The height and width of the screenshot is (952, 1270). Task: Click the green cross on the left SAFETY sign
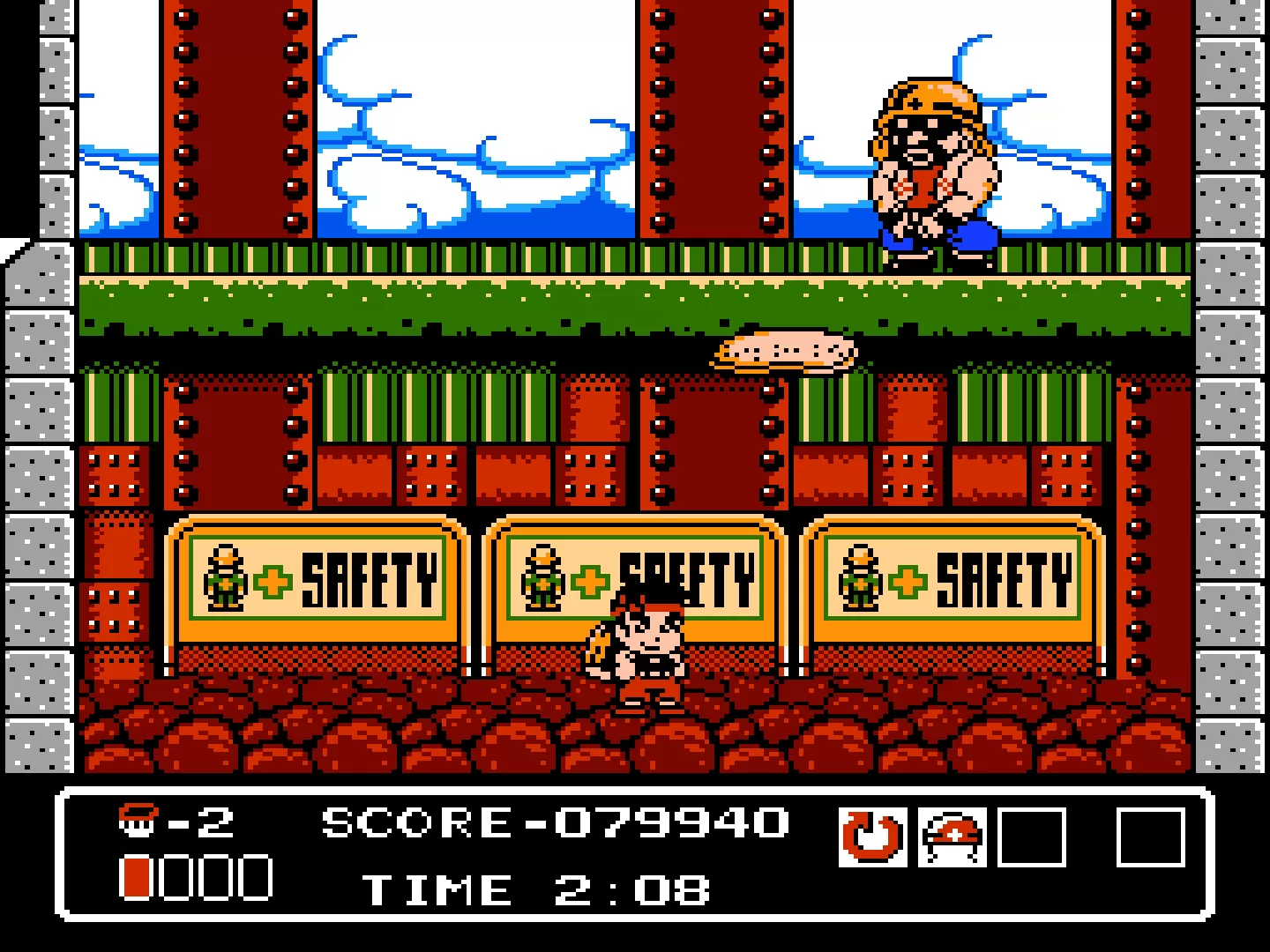pyautogui.click(x=271, y=582)
